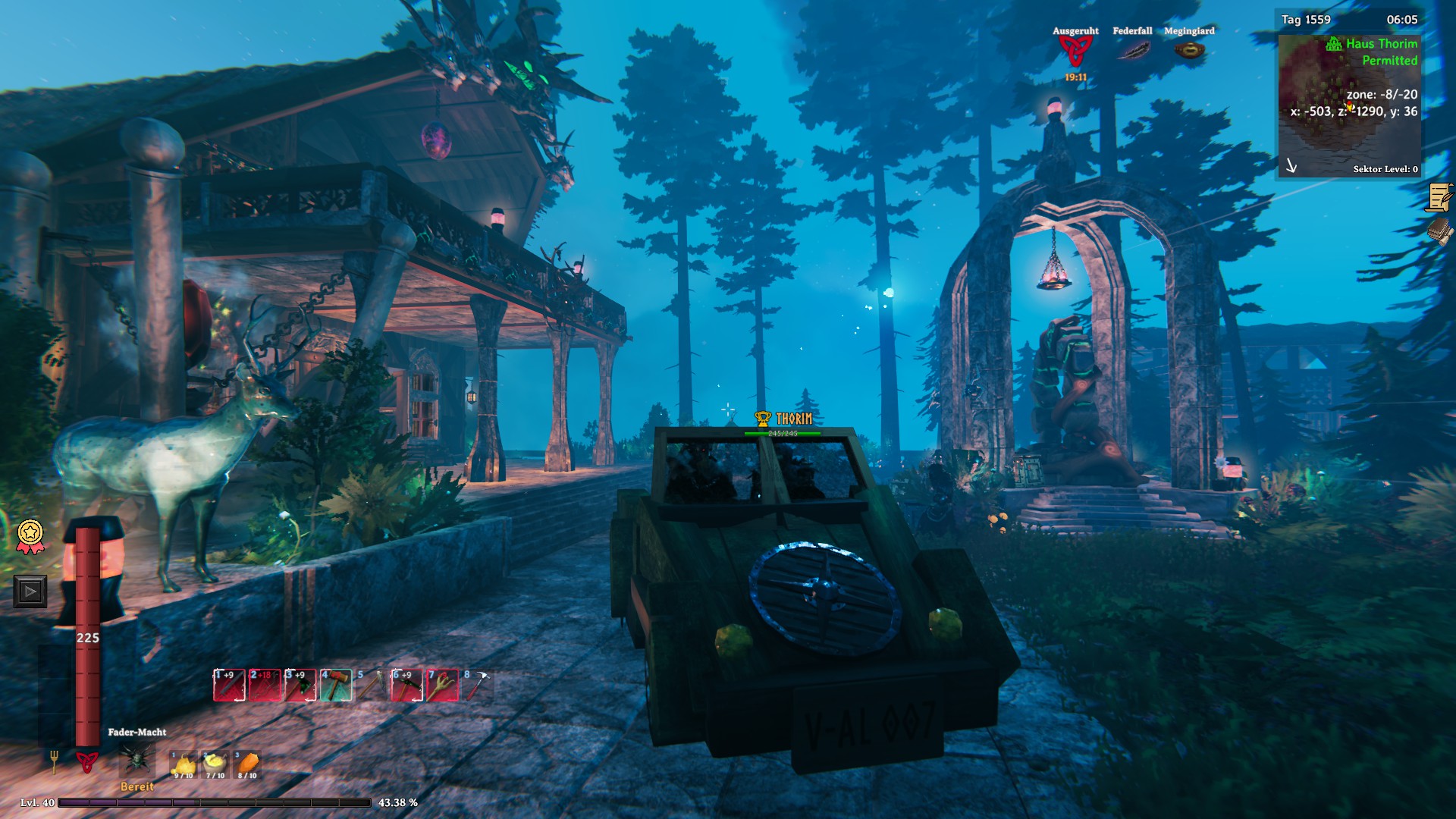Image resolution: width=1456 pixels, height=819 pixels.
Task: Open the scroll and quill icon
Action: pyautogui.click(x=1439, y=198)
